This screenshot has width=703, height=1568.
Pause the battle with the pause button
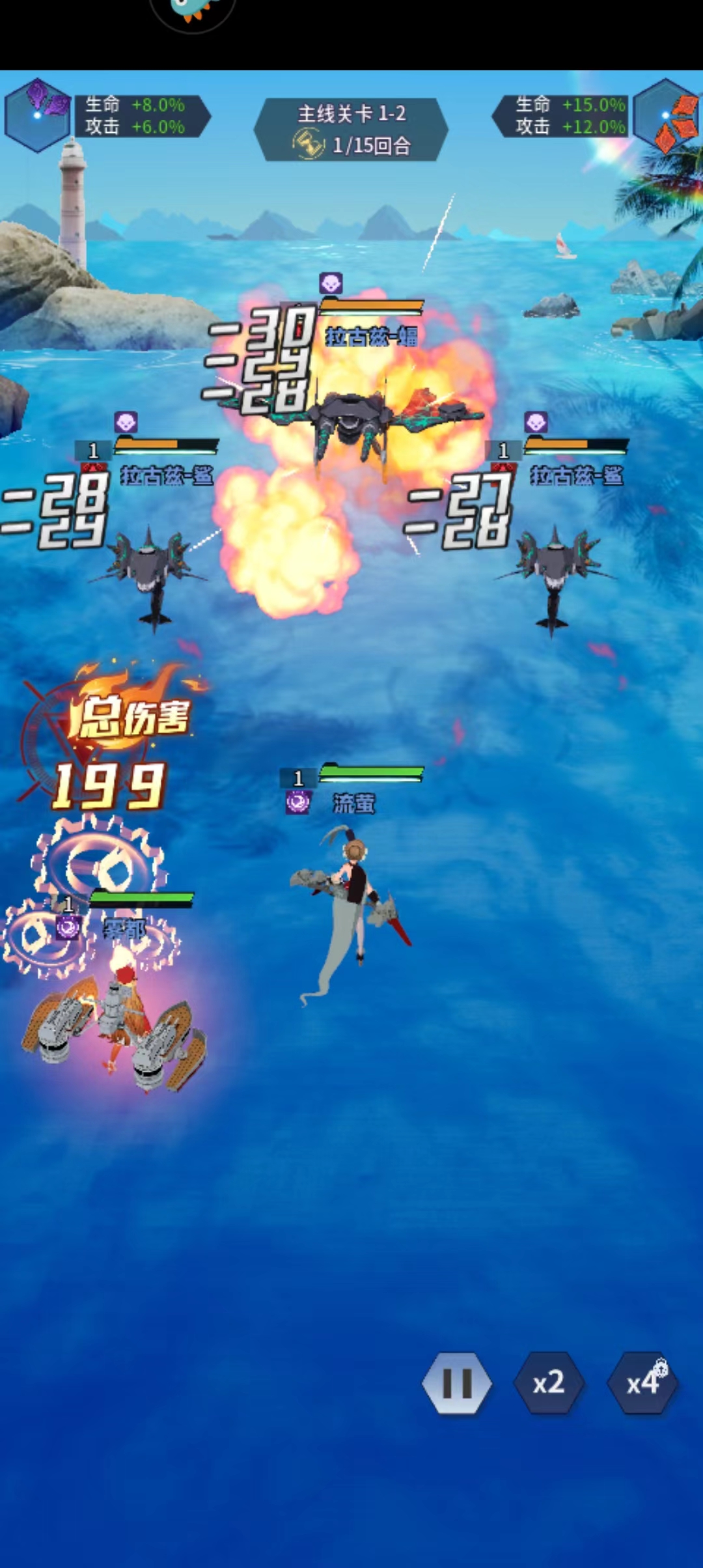457,1382
